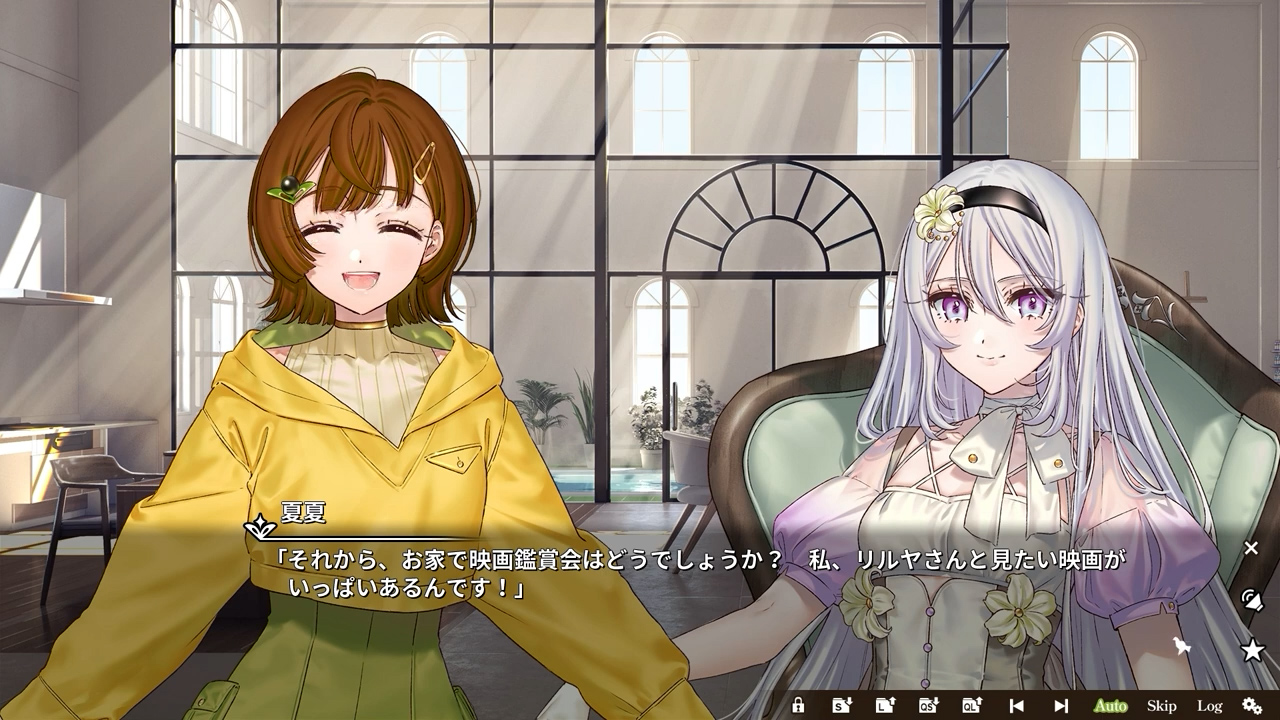Jump forward to the next scene
Viewport: 1280px width, 720px height.
1061,705
